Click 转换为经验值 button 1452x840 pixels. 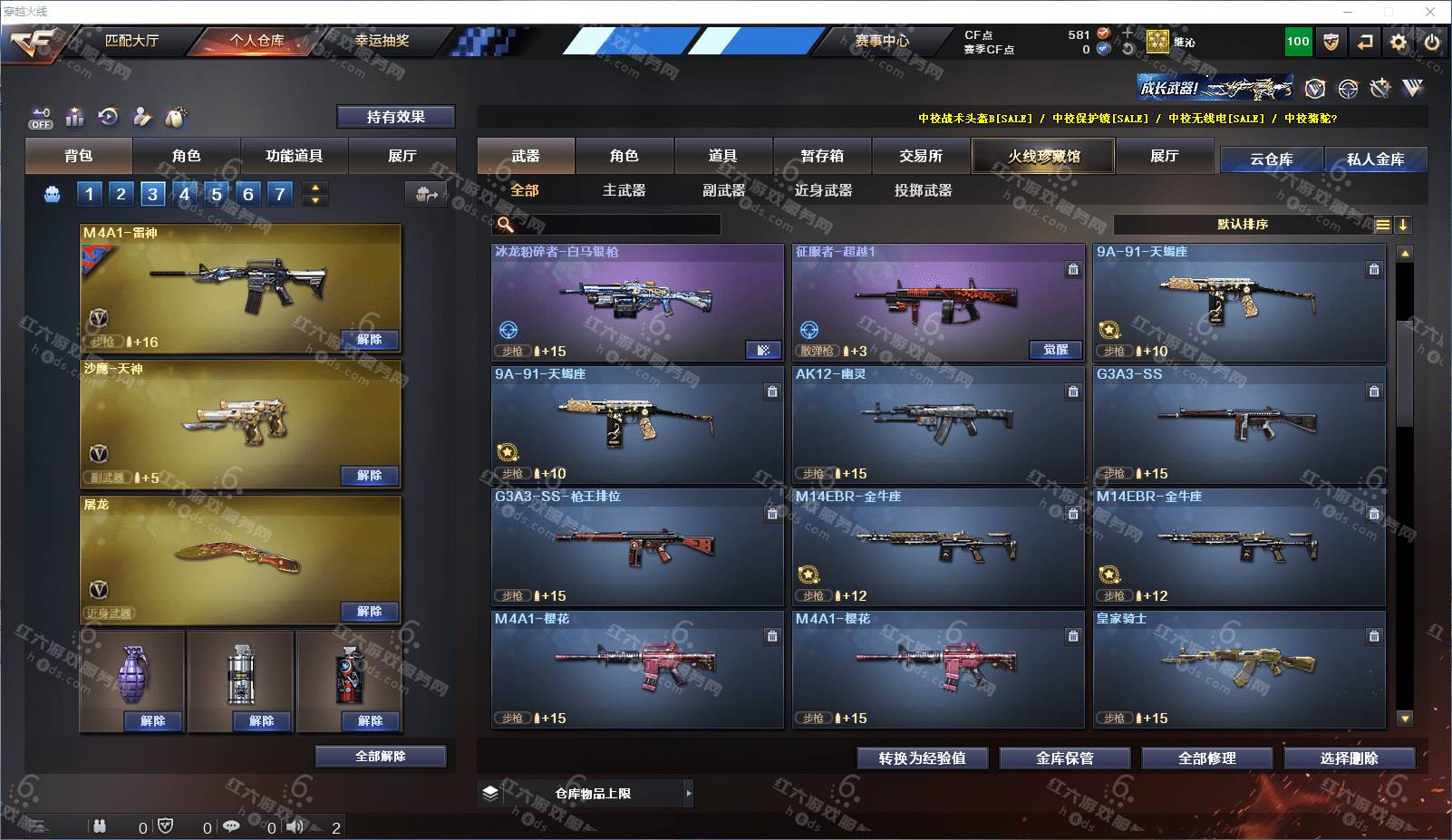922,758
